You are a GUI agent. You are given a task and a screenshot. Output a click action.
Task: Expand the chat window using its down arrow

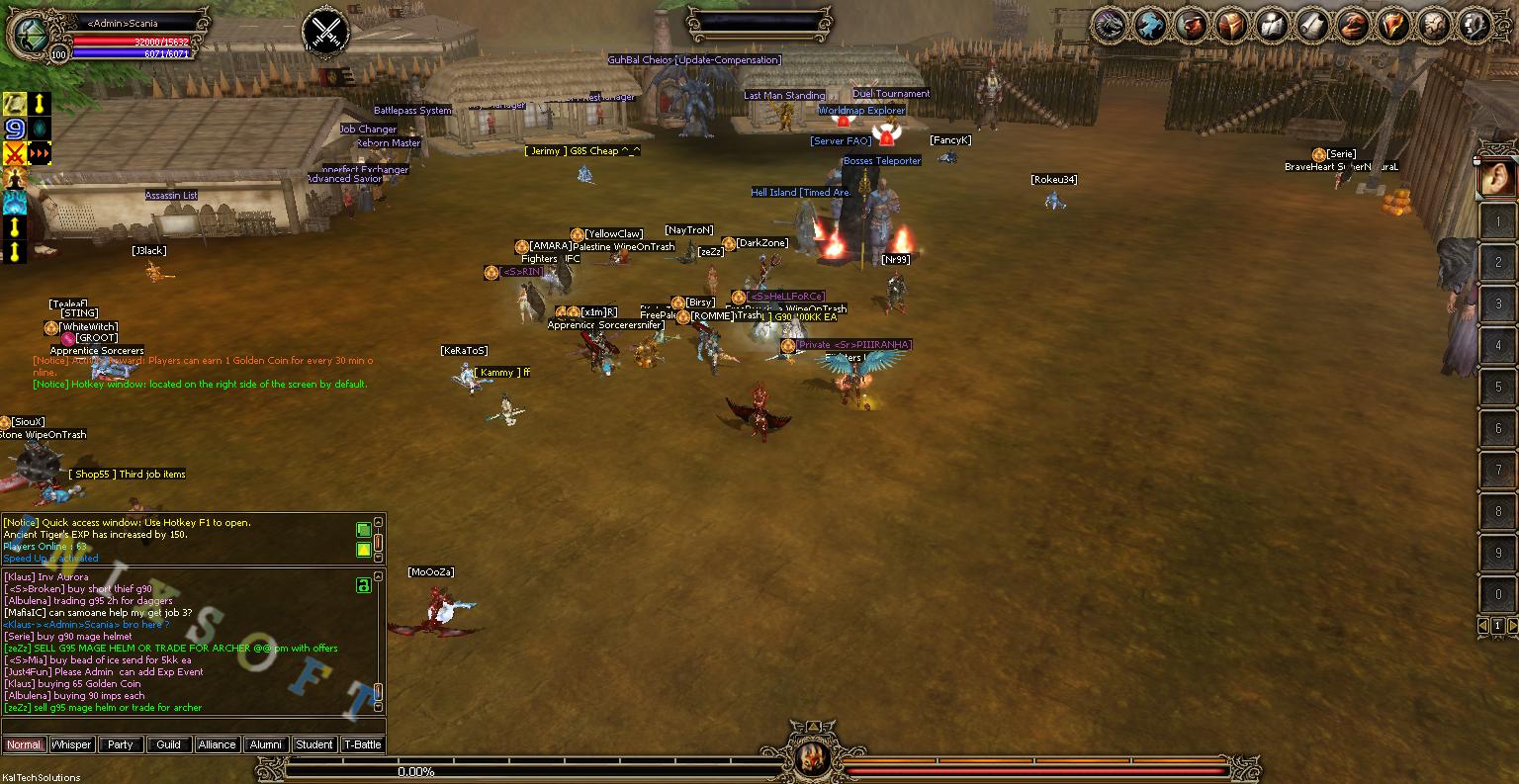378,706
